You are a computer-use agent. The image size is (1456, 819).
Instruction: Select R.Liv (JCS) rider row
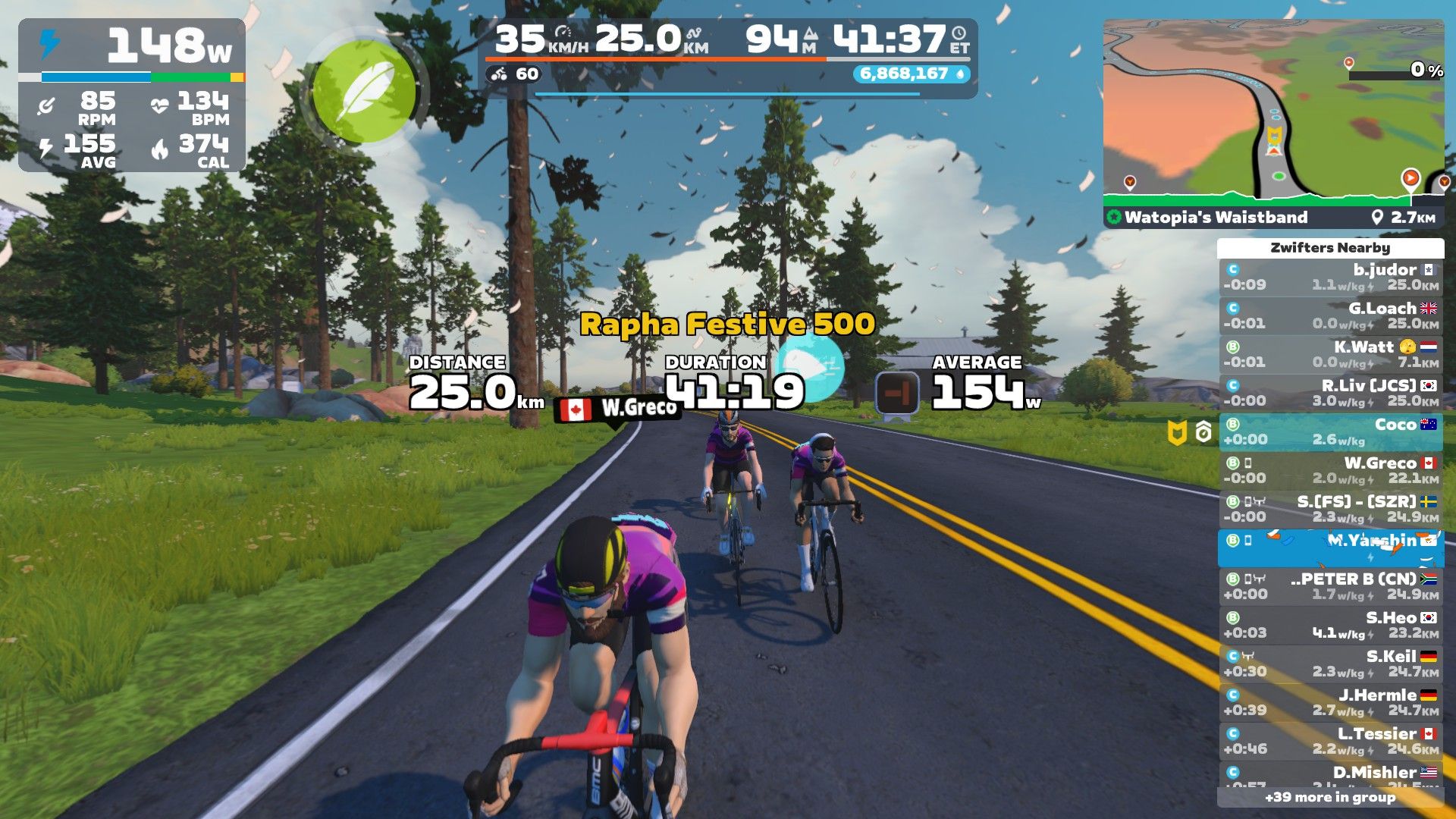pyautogui.click(x=1331, y=394)
